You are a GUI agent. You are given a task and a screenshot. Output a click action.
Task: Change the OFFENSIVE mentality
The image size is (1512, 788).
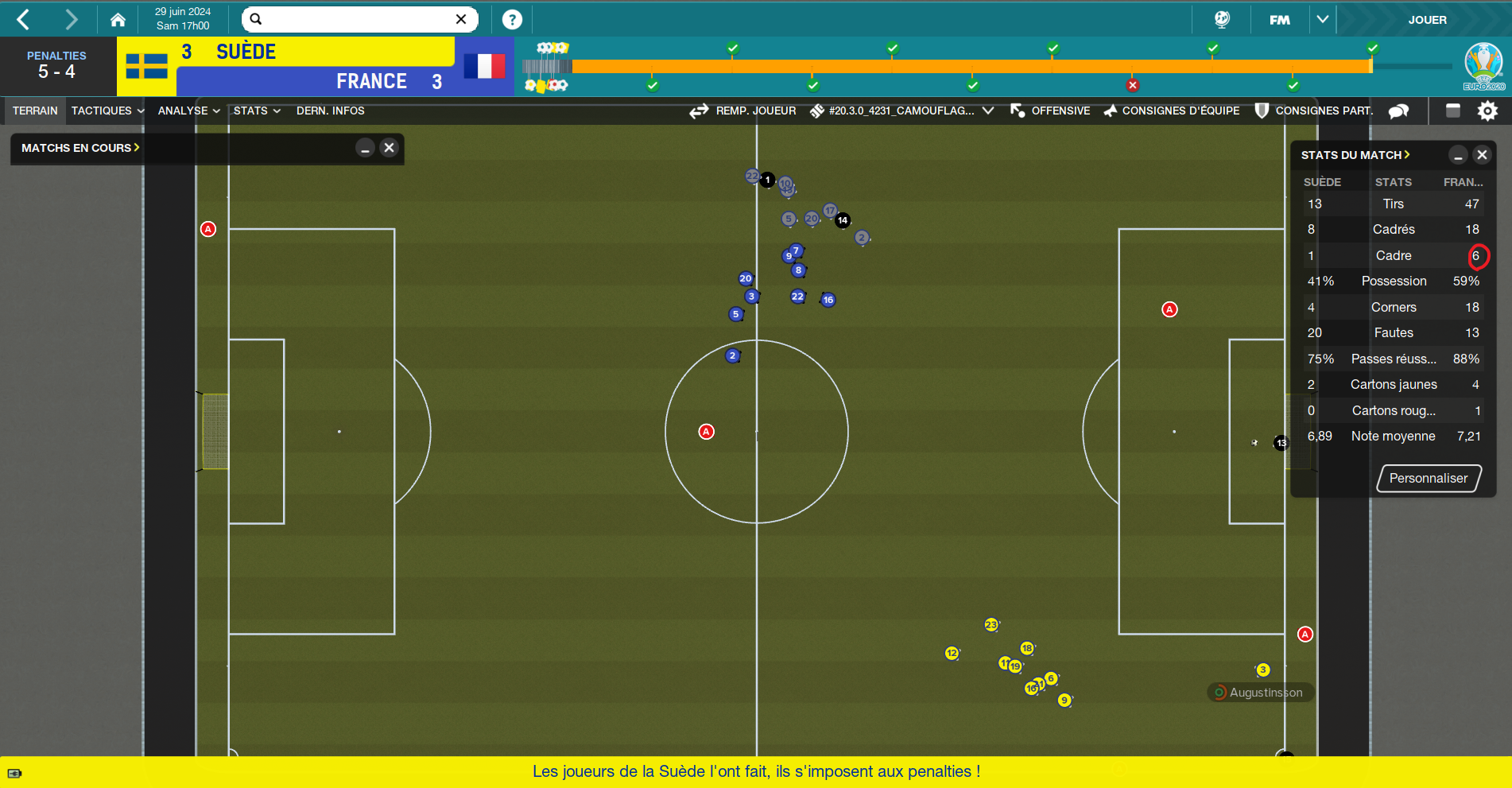click(1051, 111)
